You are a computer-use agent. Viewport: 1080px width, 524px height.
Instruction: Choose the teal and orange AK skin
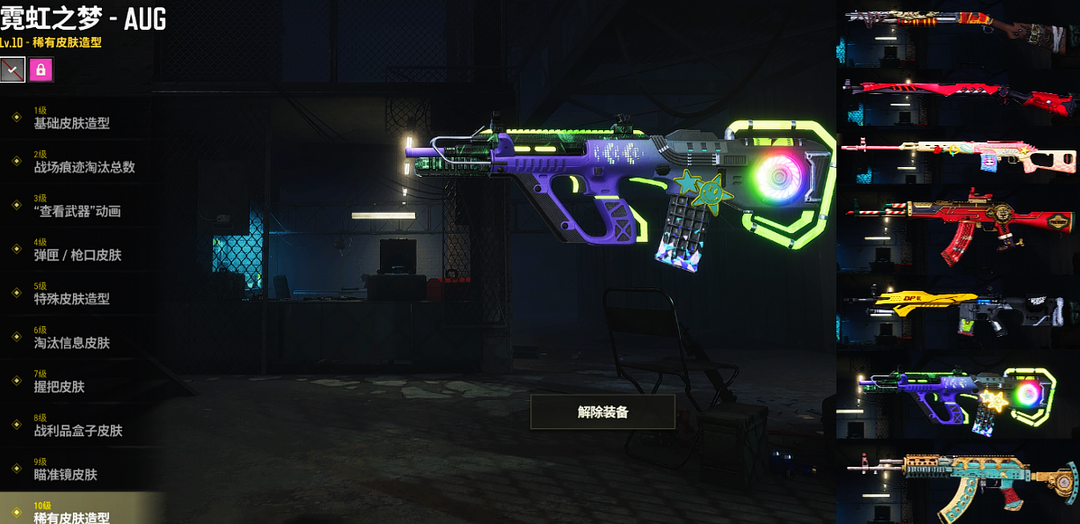point(958,482)
